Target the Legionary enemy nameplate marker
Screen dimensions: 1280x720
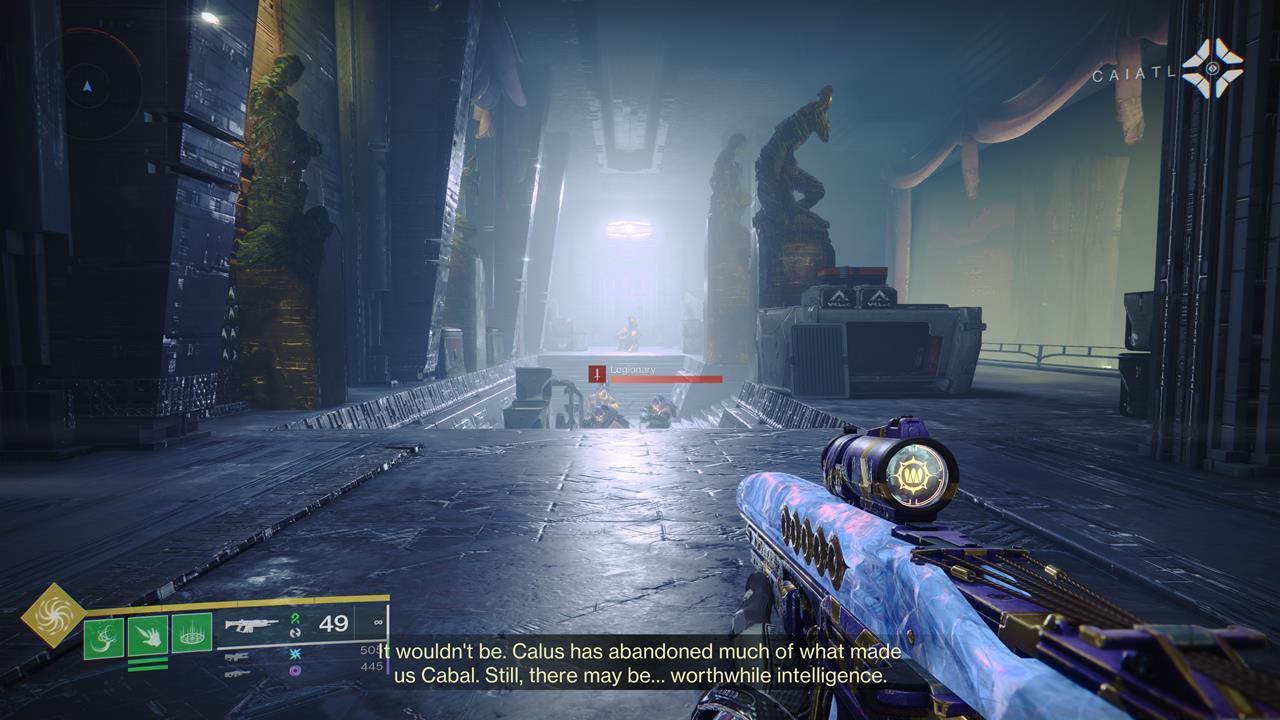597,374
